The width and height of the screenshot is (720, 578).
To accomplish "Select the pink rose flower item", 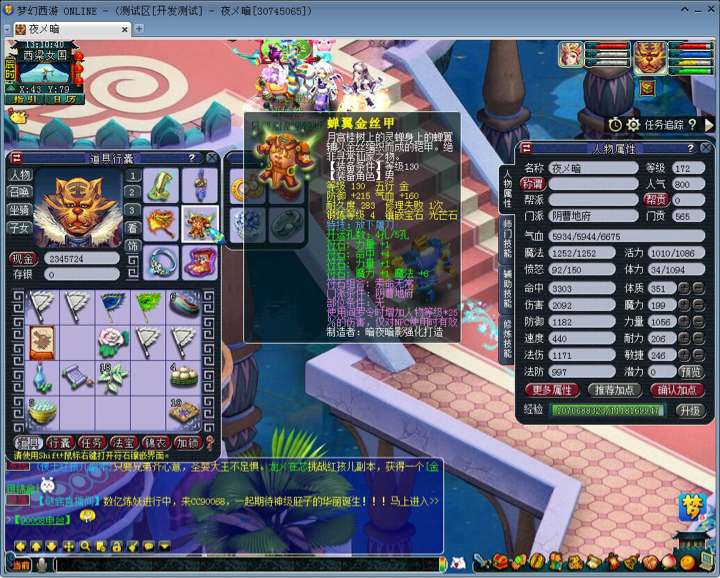I will pos(112,341).
